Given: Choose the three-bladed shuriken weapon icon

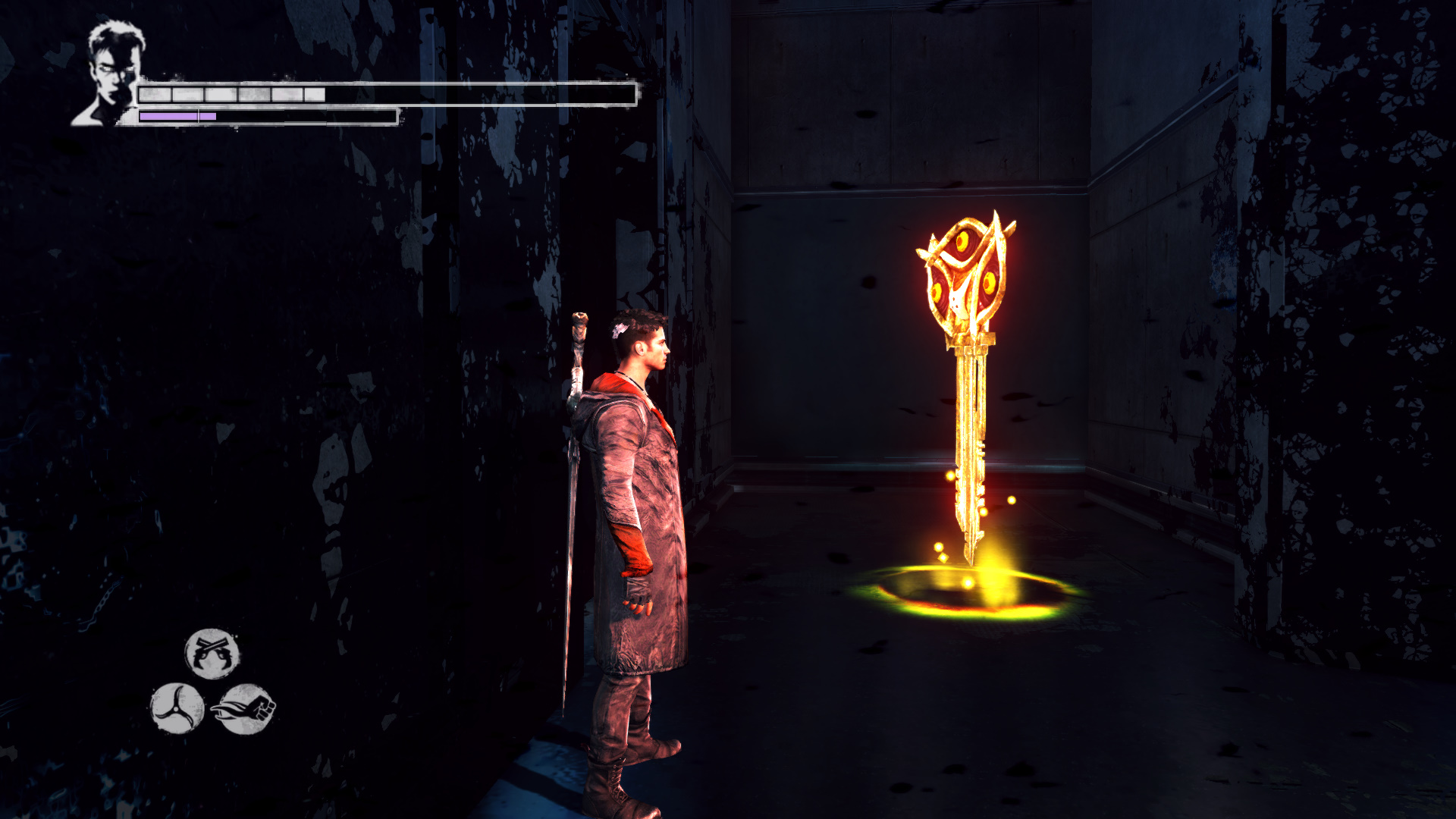Looking at the screenshot, I should (x=177, y=708).
